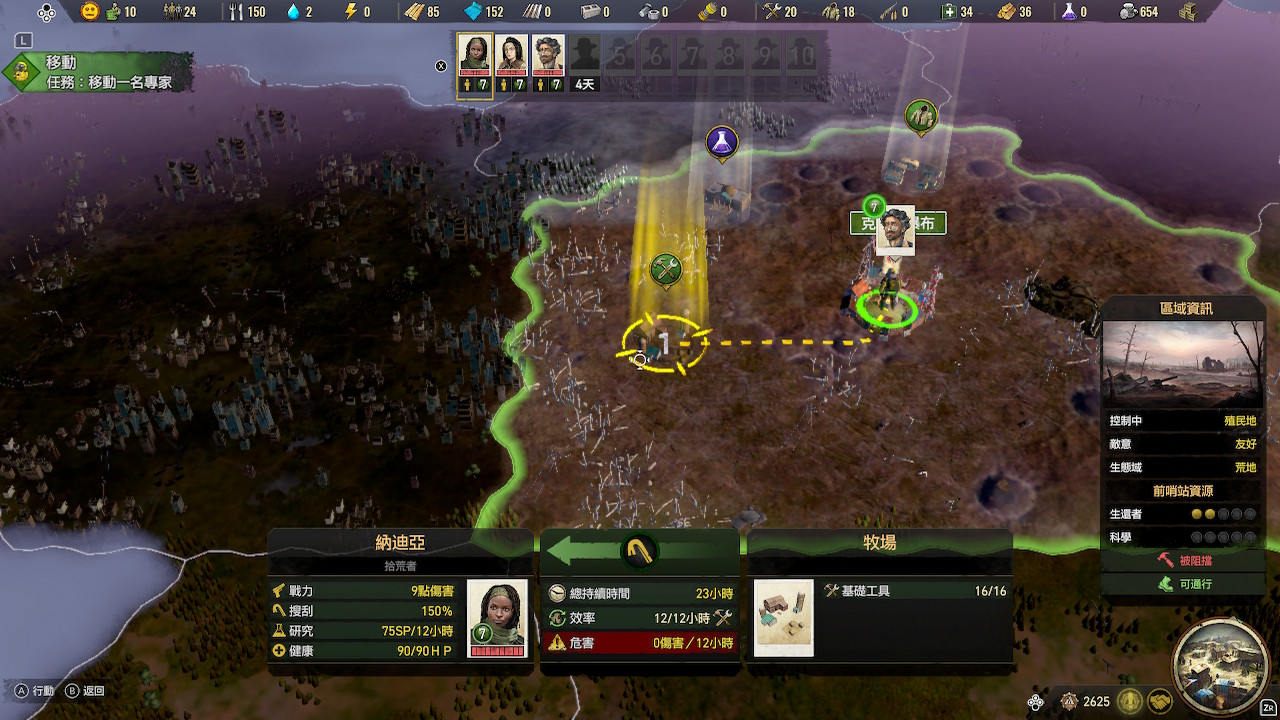Image resolution: width=1280 pixels, height=720 pixels.
Task: Select the bearded specialist portrait on the map
Action: [895, 232]
